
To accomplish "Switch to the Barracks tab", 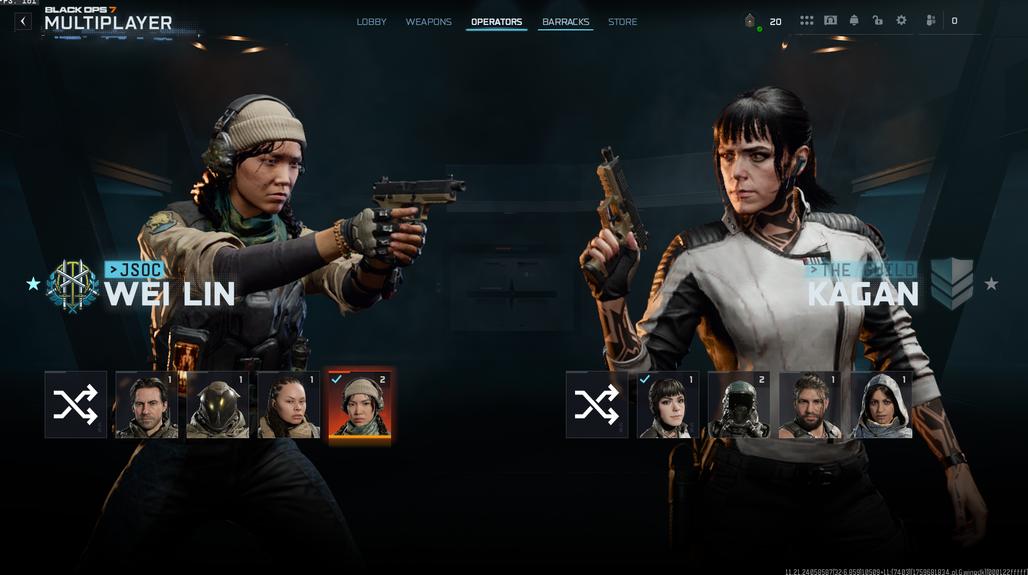I will [x=565, y=22].
